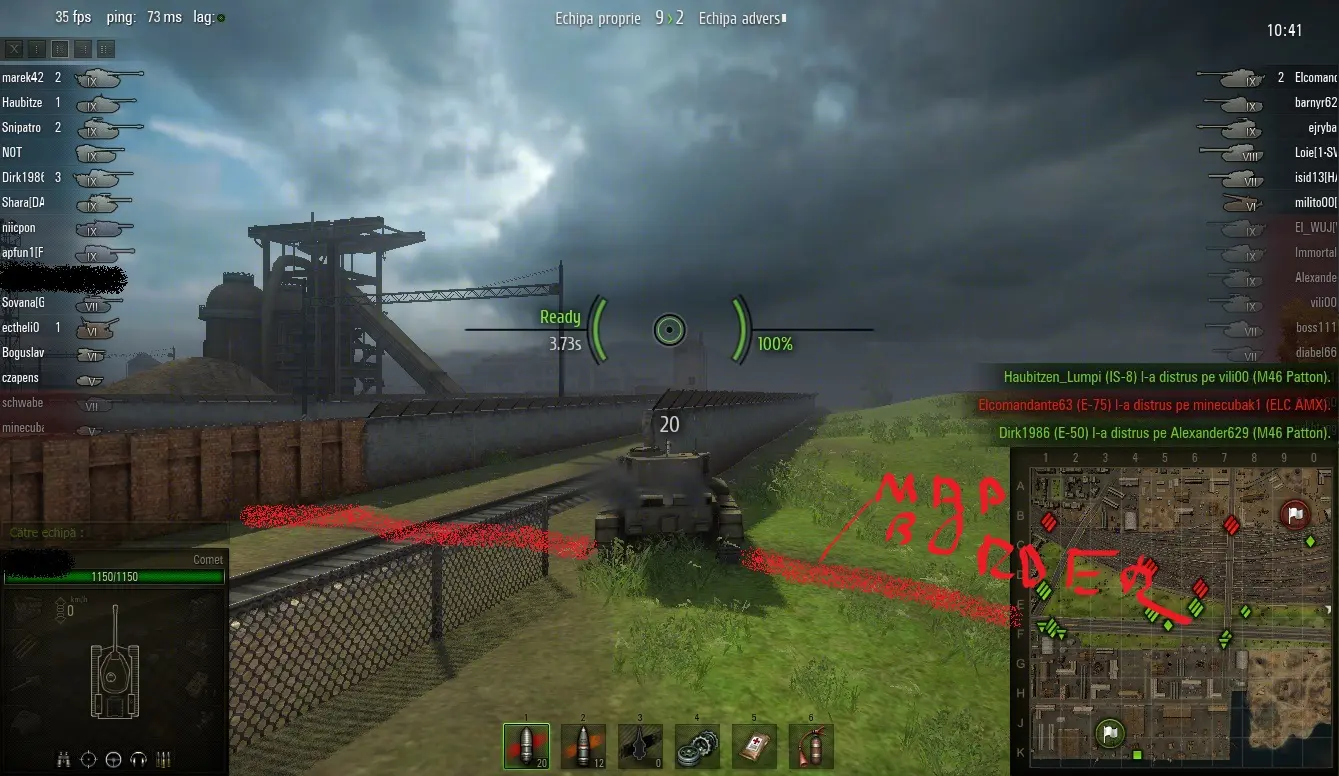Hide the team panel with the X button
Image resolution: width=1339 pixels, height=776 pixels.
[x=14, y=48]
